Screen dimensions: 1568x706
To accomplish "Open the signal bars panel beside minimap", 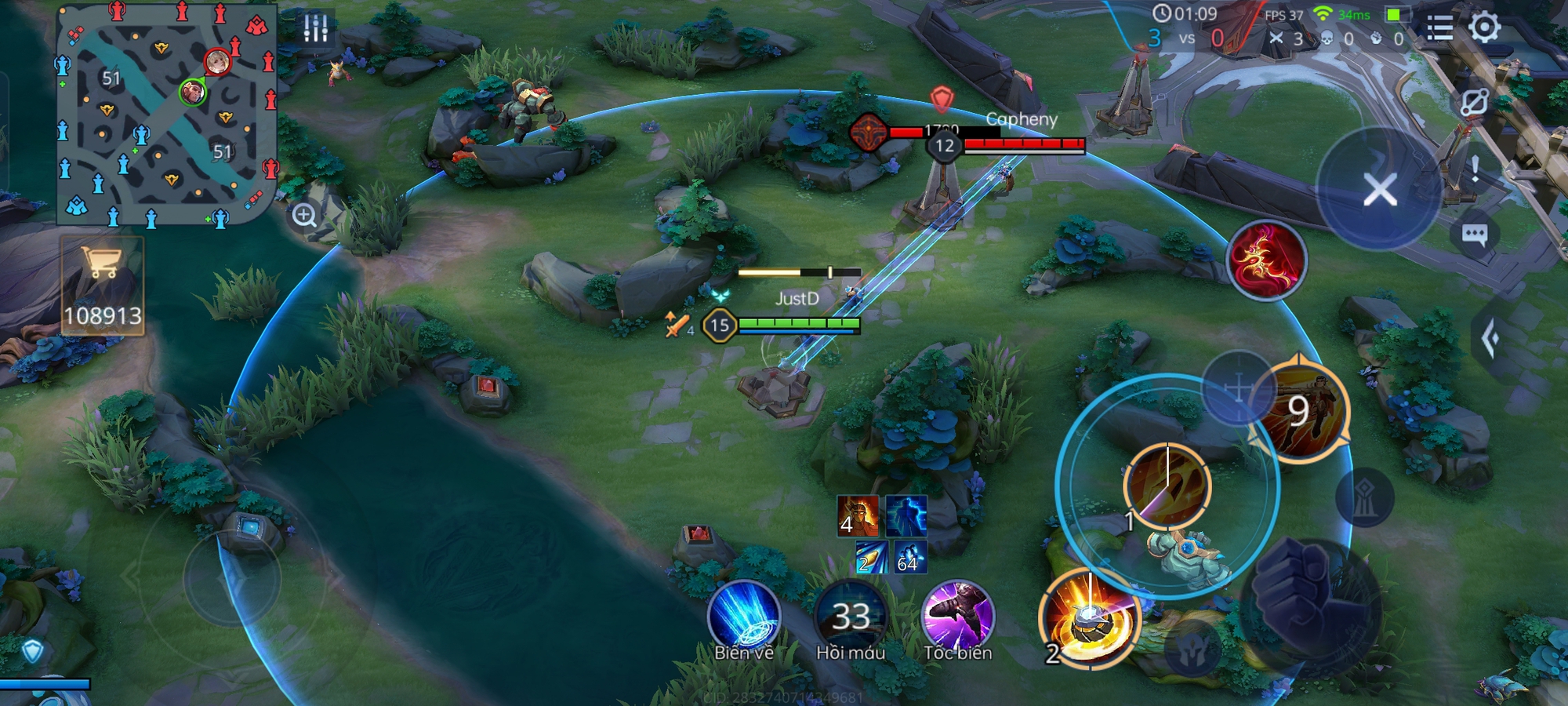I will 315,28.
